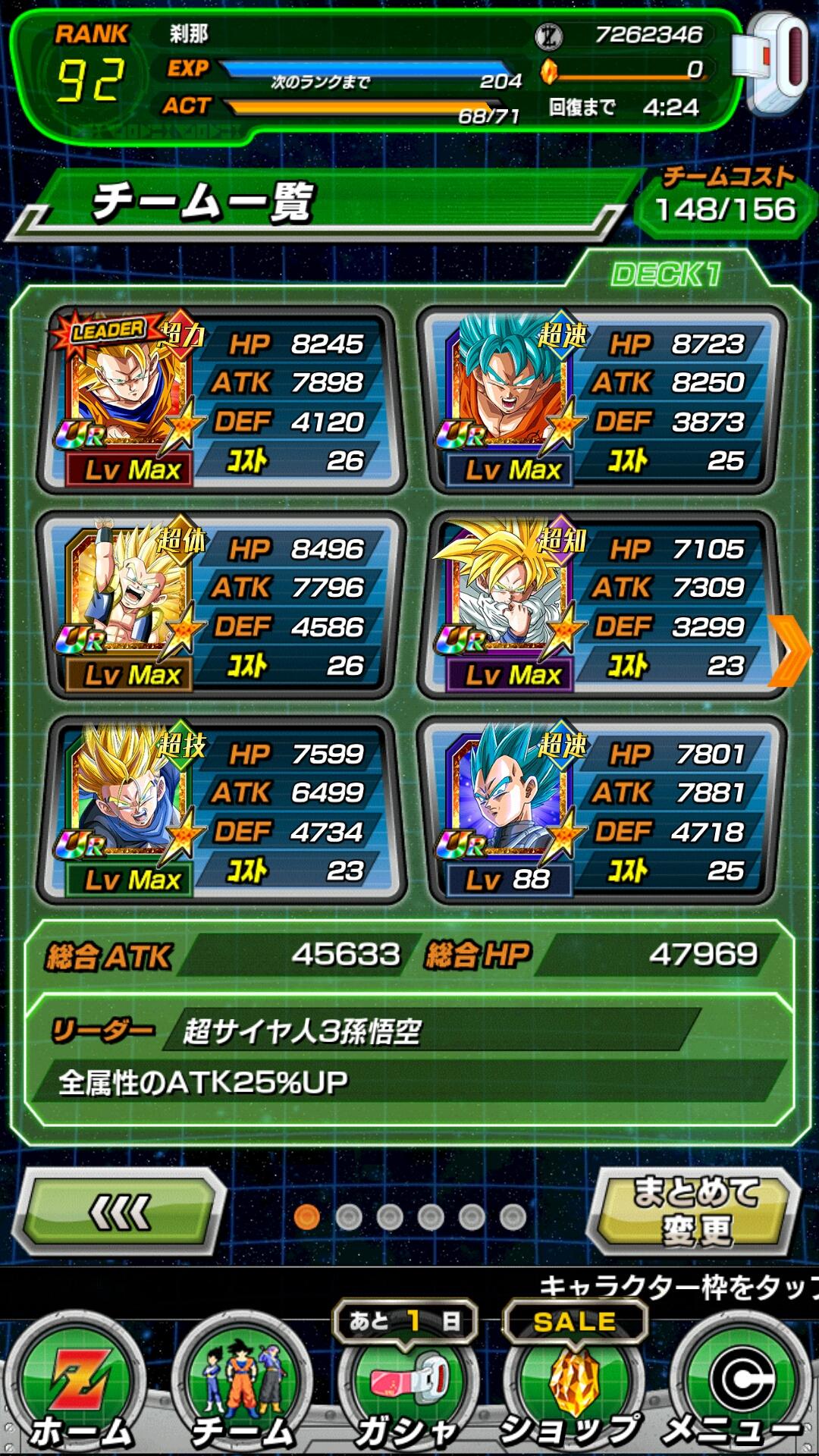819x1456 pixels.
Task: Jump to the last deck page dot
Action: click(x=513, y=1217)
